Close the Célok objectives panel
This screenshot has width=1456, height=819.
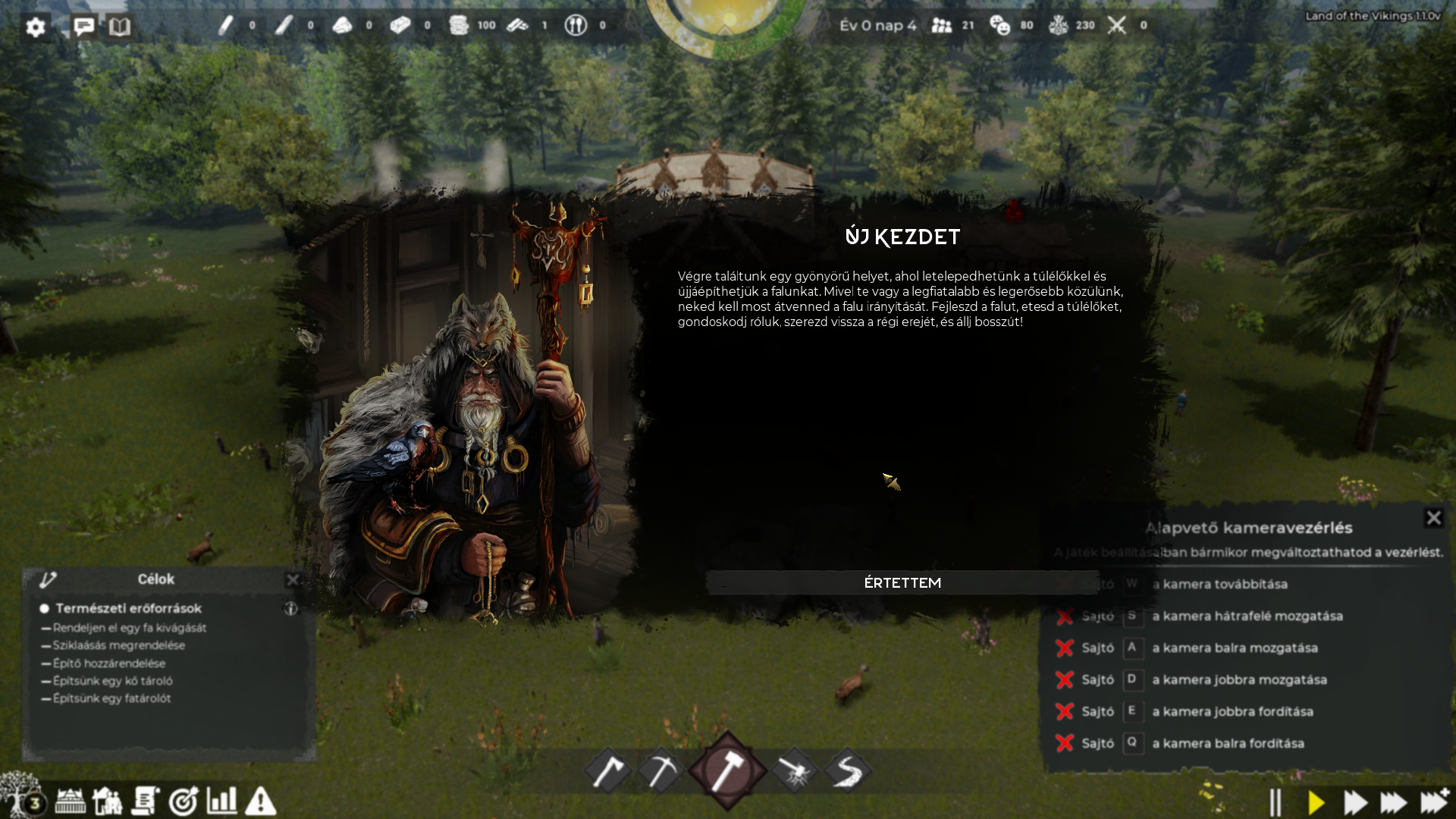pyautogui.click(x=293, y=580)
